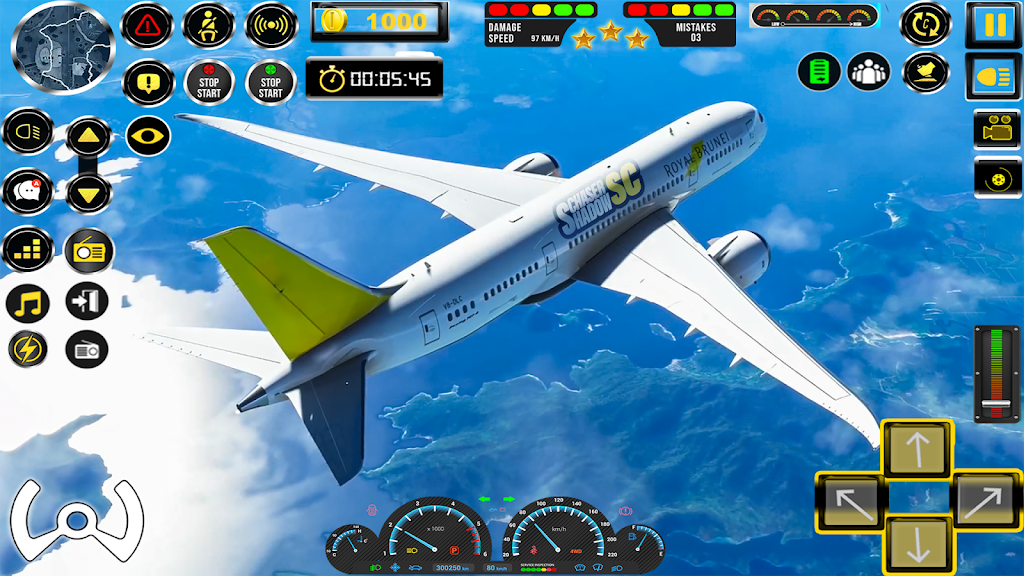Toggle the yellow music note icon
The height and width of the screenshot is (576, 1024).
tap(28, 303)
